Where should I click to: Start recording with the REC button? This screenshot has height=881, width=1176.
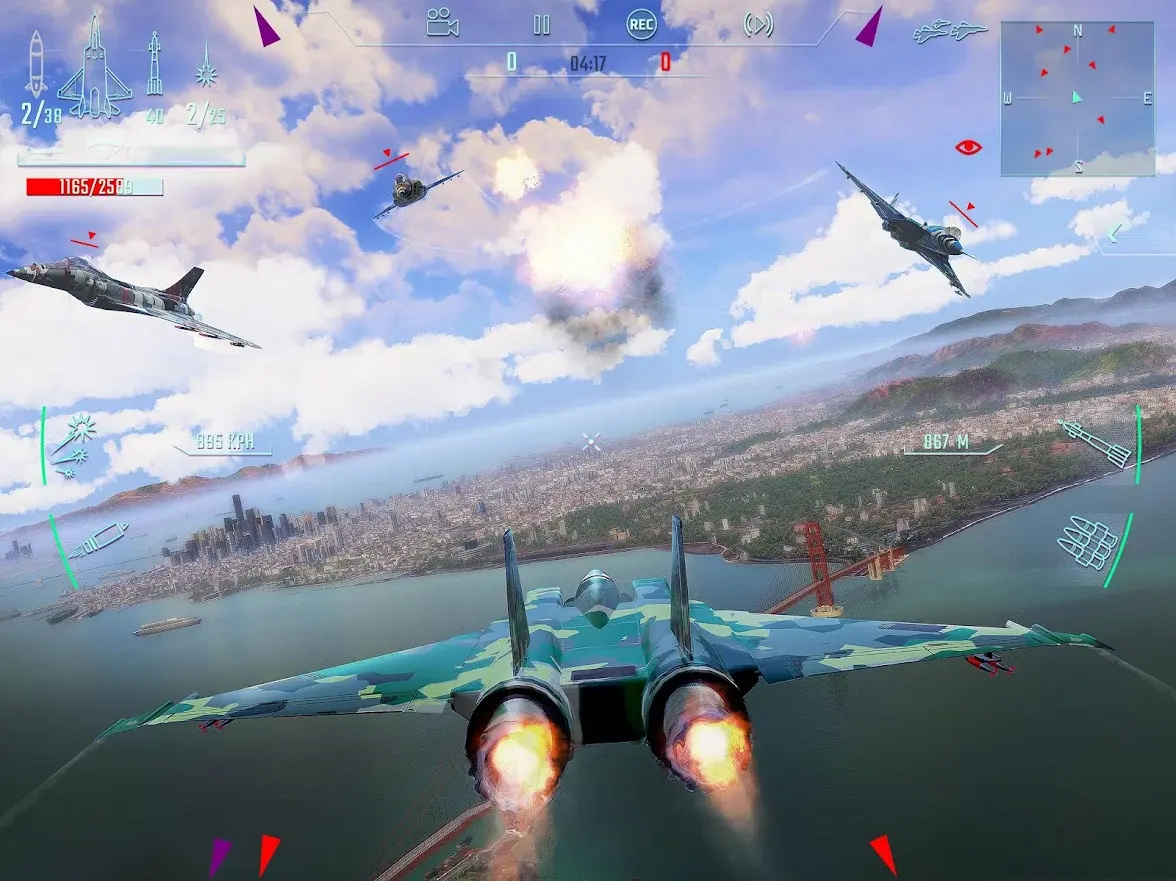point(642,25)
